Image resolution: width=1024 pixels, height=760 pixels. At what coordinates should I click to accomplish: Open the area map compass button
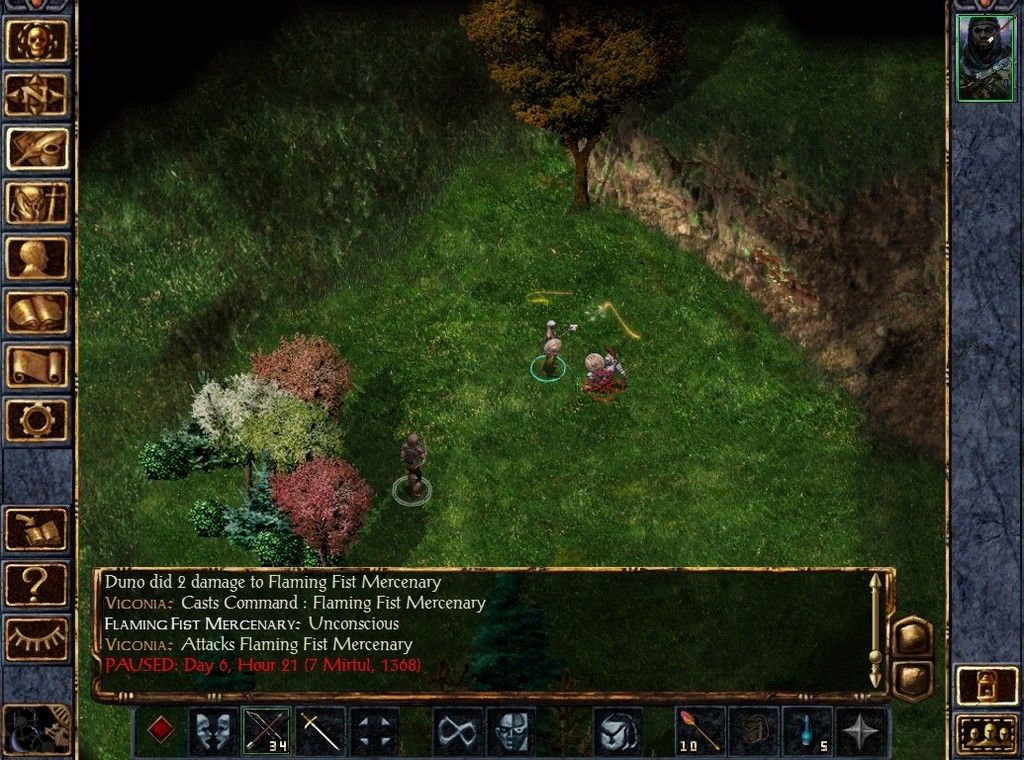tap(38, 95)
